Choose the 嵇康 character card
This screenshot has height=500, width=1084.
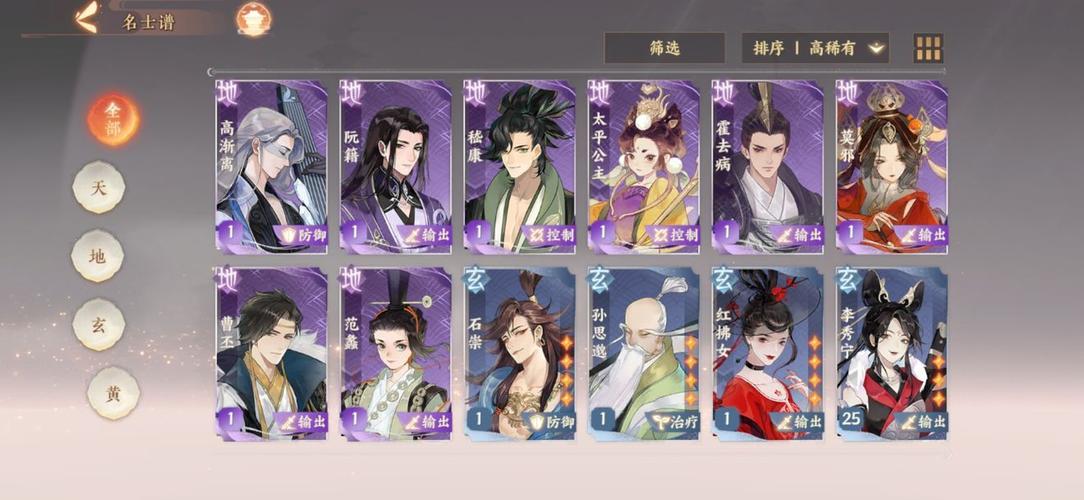(x=519, y=165)
